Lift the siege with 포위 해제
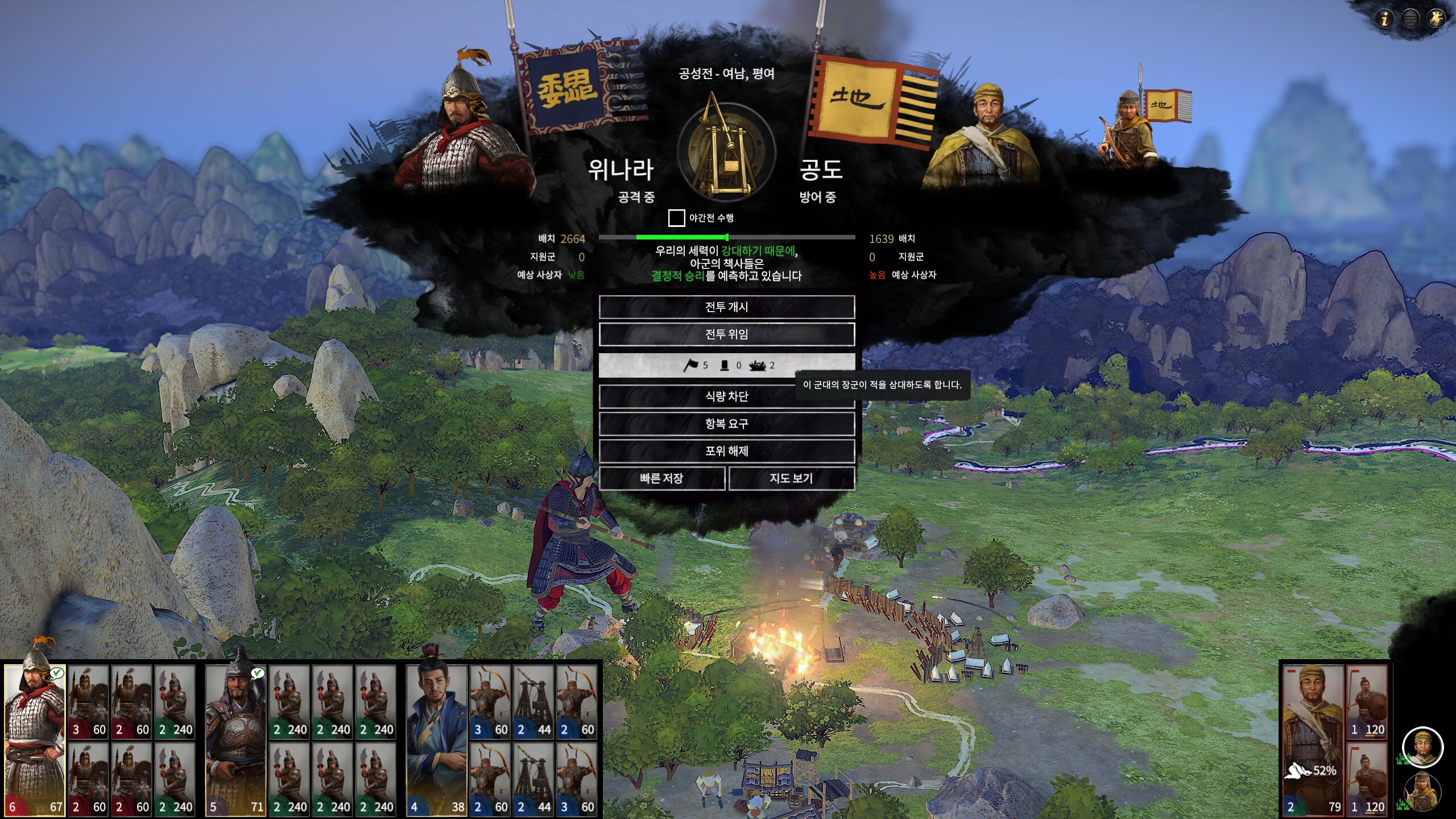The width and height of the screenshot is (1456, 819). click(x=726, y=451)
